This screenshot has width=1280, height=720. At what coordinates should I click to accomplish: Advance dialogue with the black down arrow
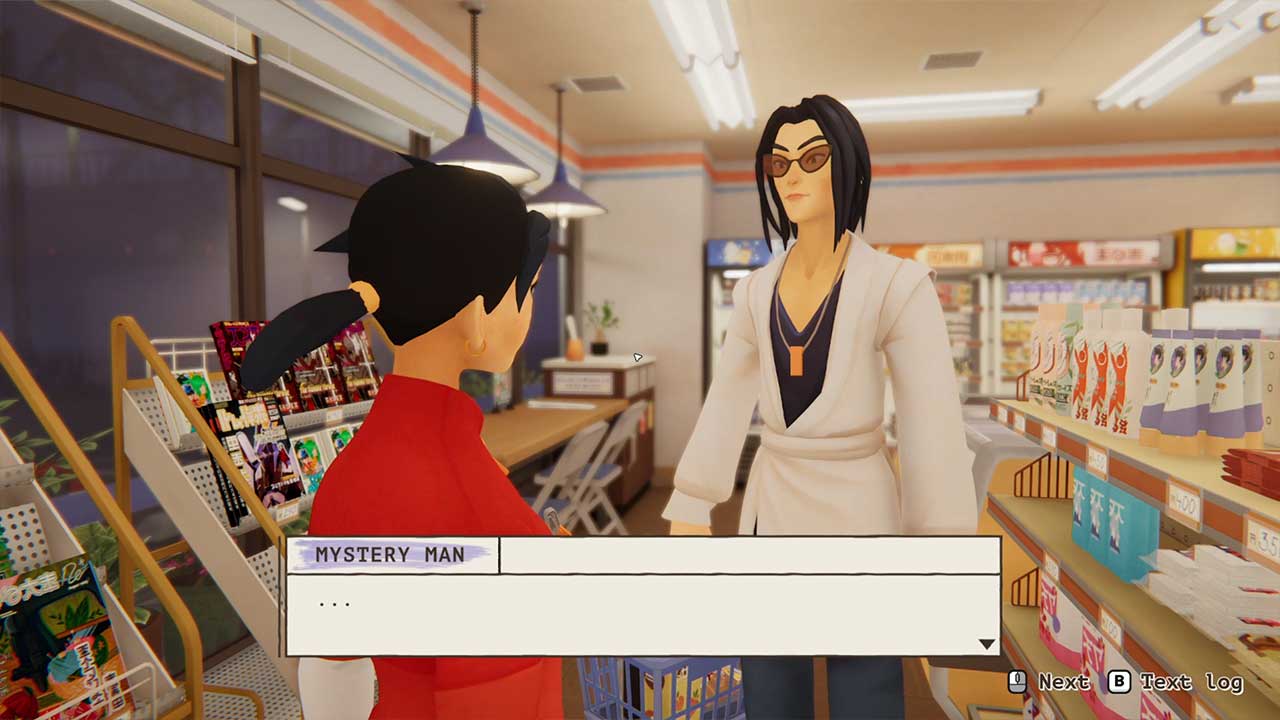[x=986, y=644]
